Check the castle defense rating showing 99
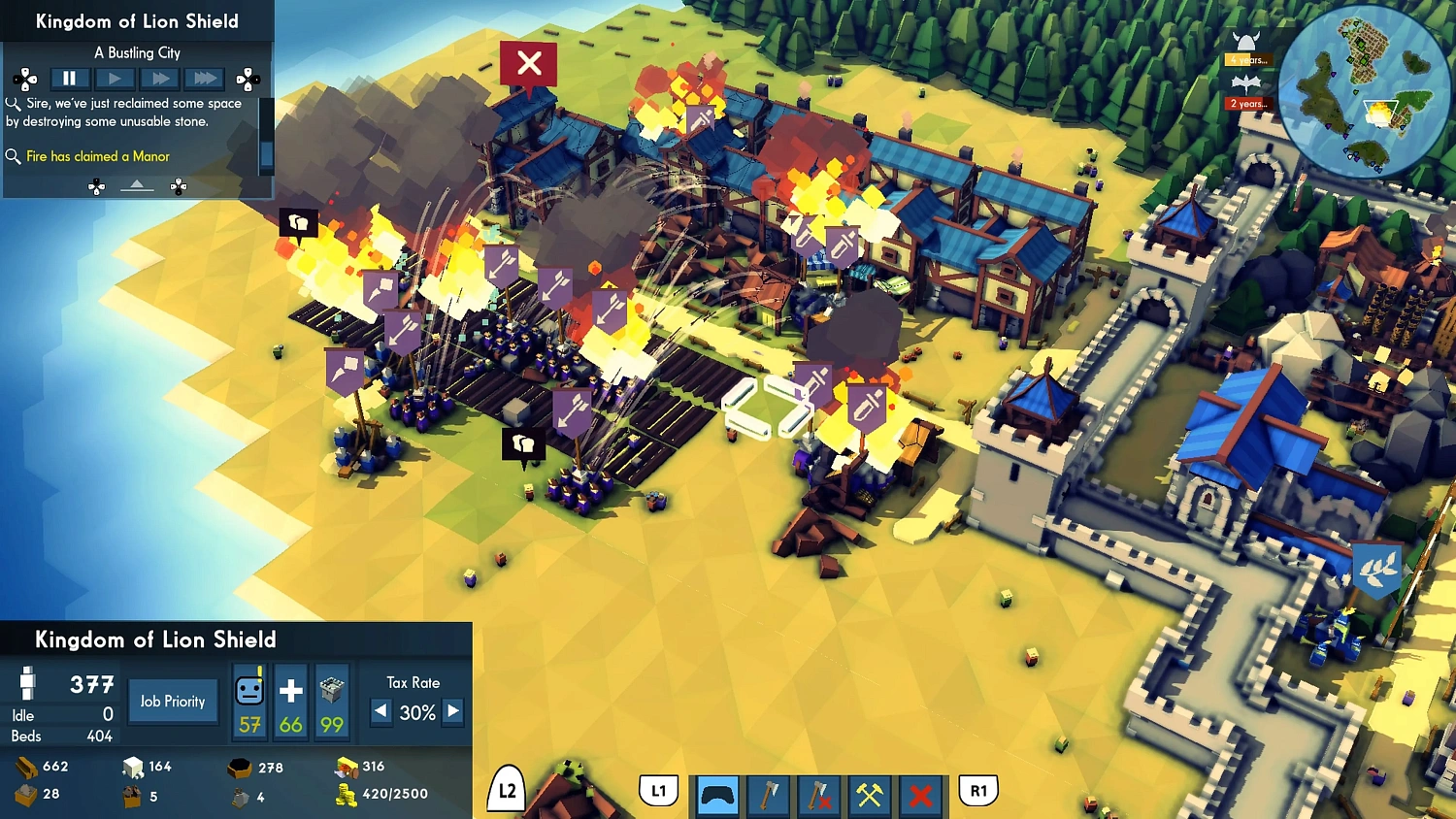1456x819 pixels. [x=332, y=700]
